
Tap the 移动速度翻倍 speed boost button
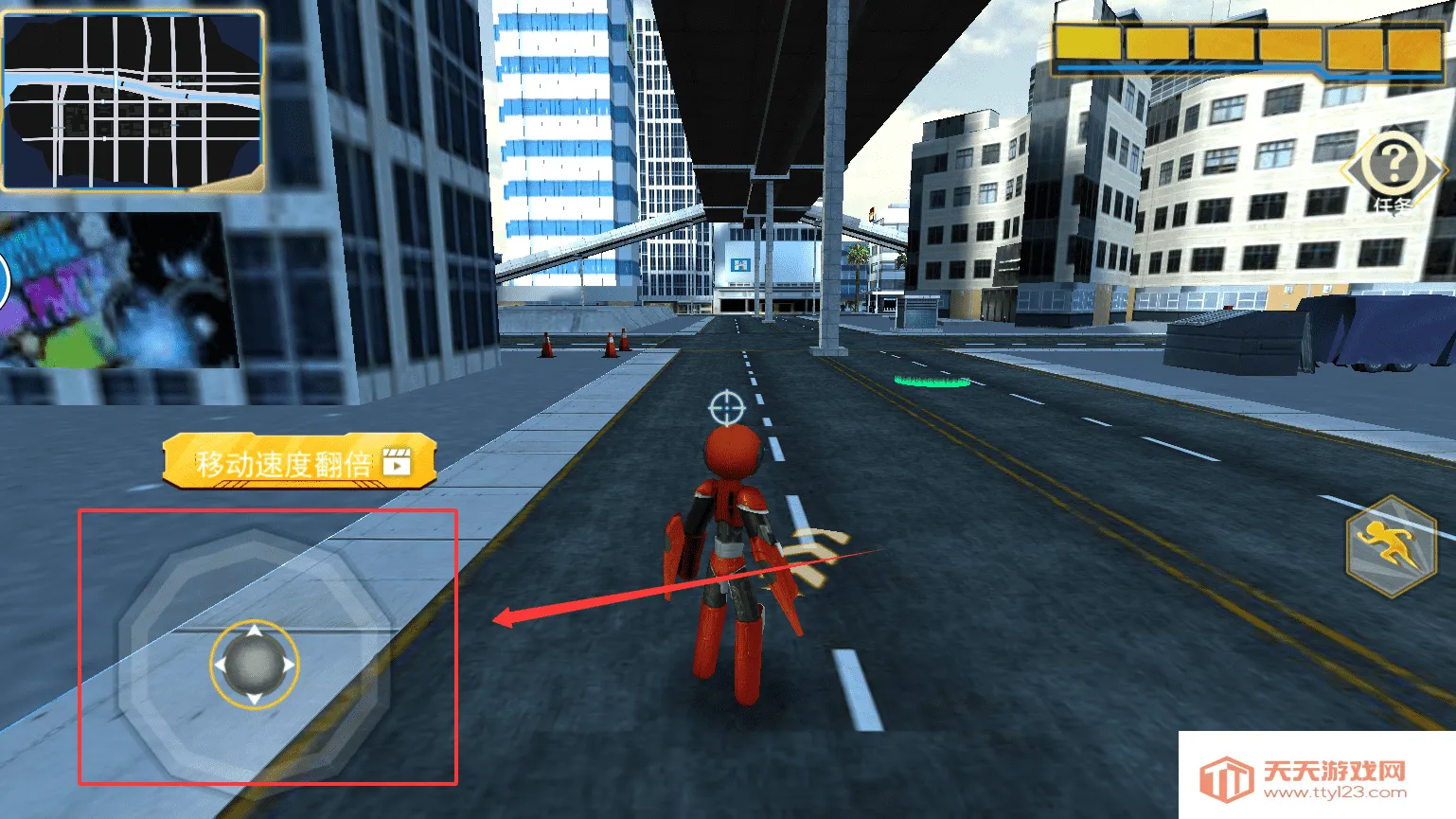pos(299,462)
